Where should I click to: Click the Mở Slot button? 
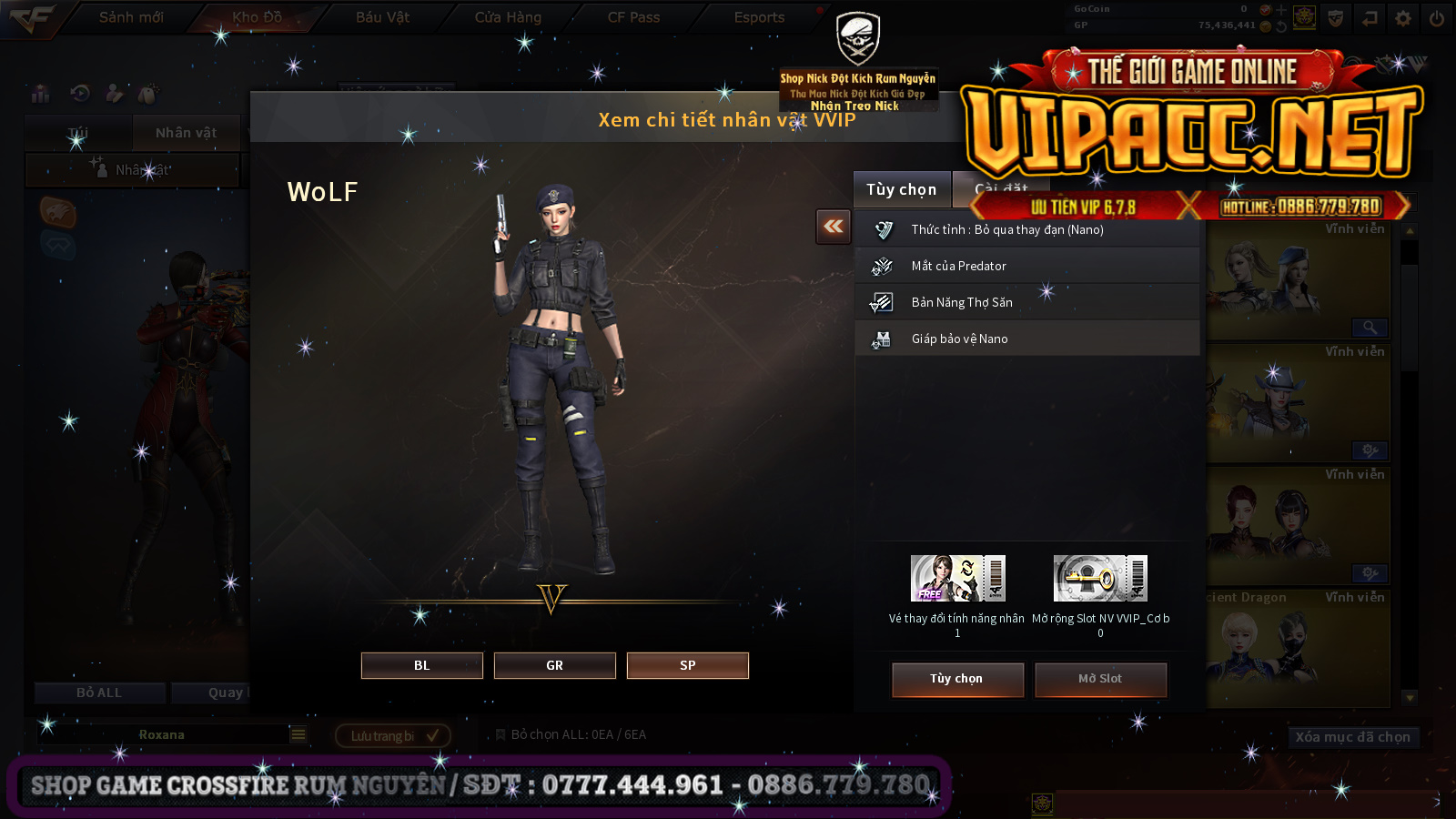[1100, 679]
